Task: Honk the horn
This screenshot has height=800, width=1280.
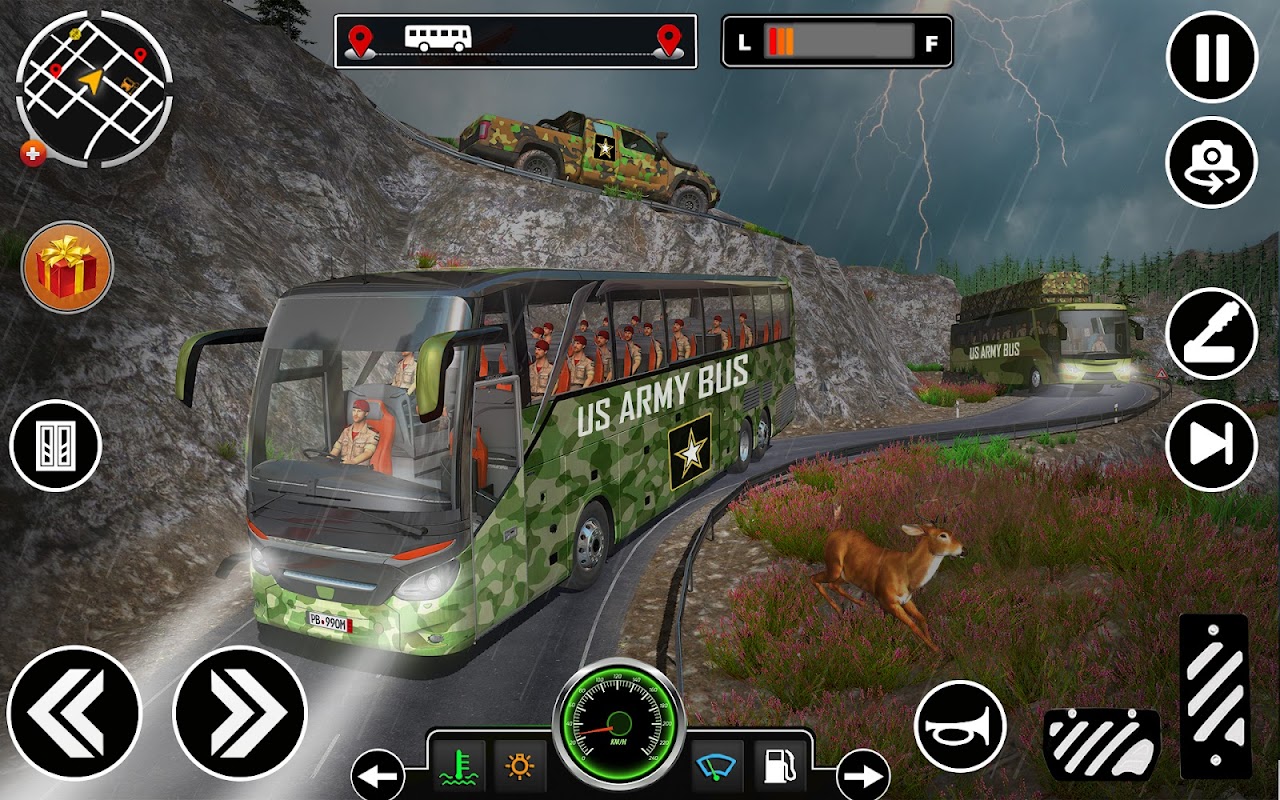Action: click(x=960, y=726)
